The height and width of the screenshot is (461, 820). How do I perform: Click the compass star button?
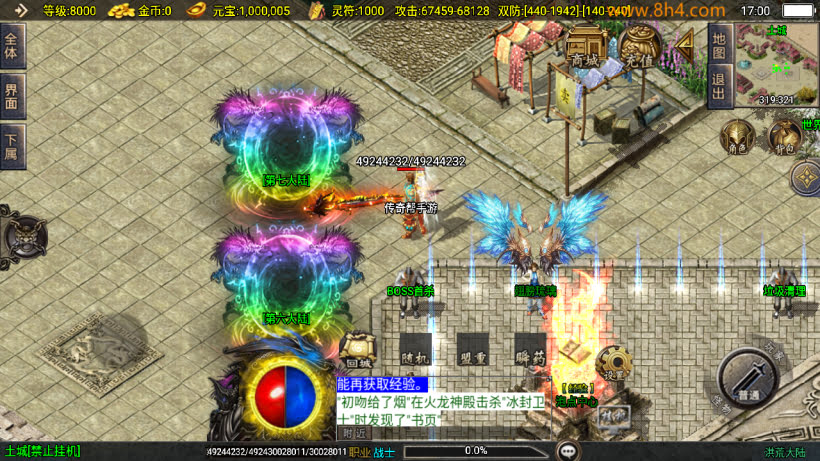pyautogui.click(x=804, y=178)
